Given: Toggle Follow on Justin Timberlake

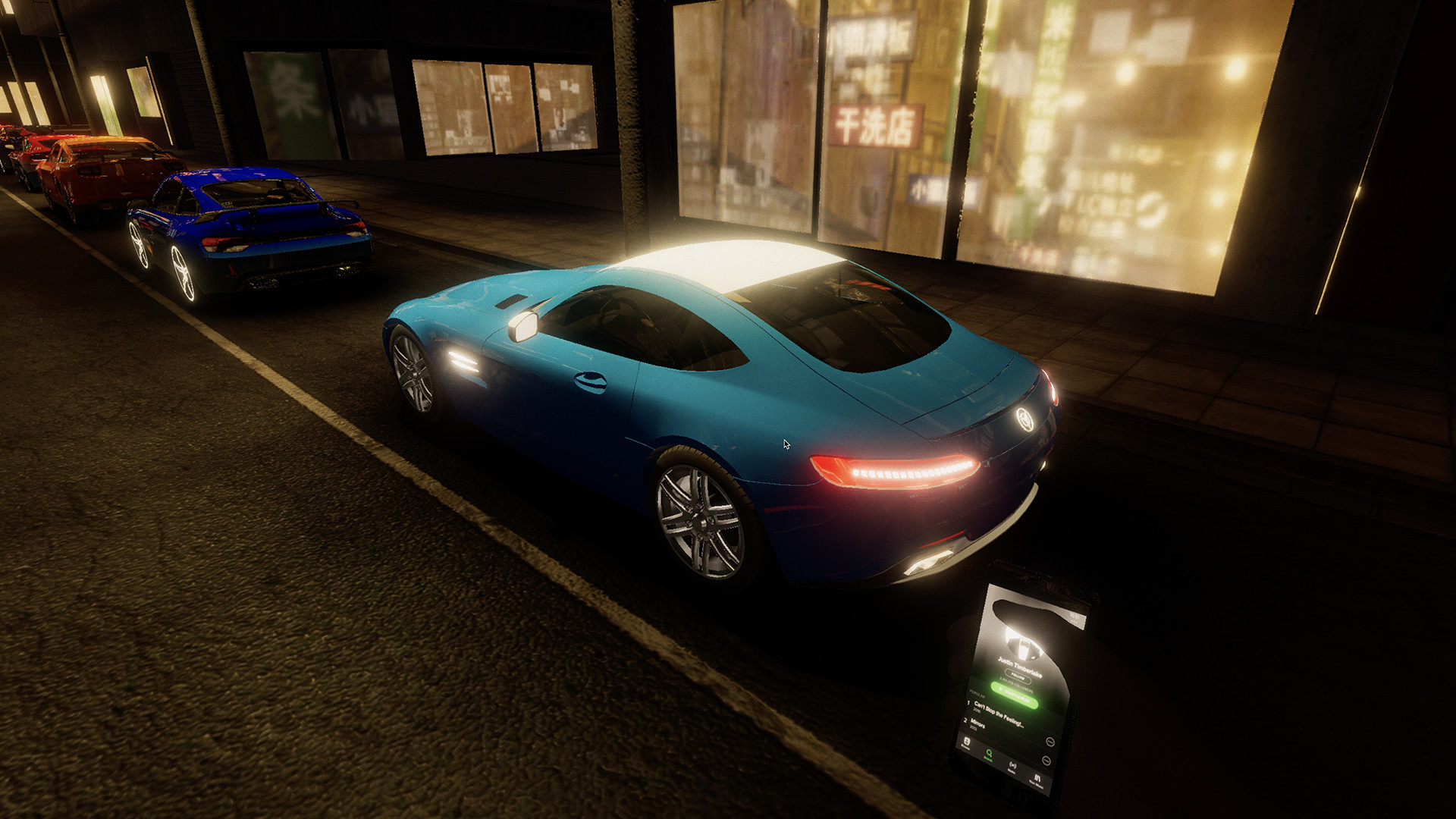Looking at the screenshot, I should click(1018, 674).
